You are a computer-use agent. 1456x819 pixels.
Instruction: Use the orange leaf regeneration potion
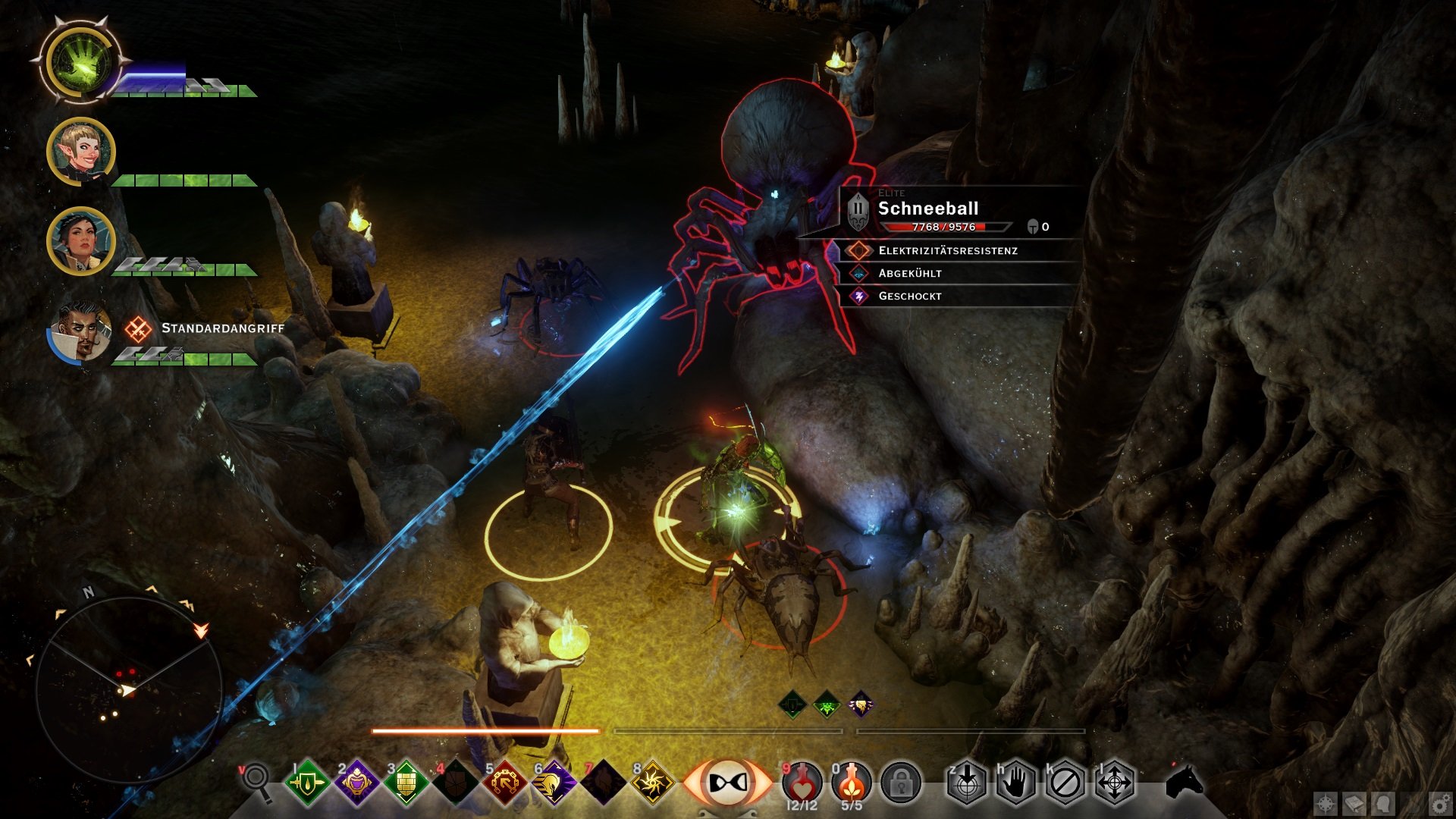(x=852, y=783)
